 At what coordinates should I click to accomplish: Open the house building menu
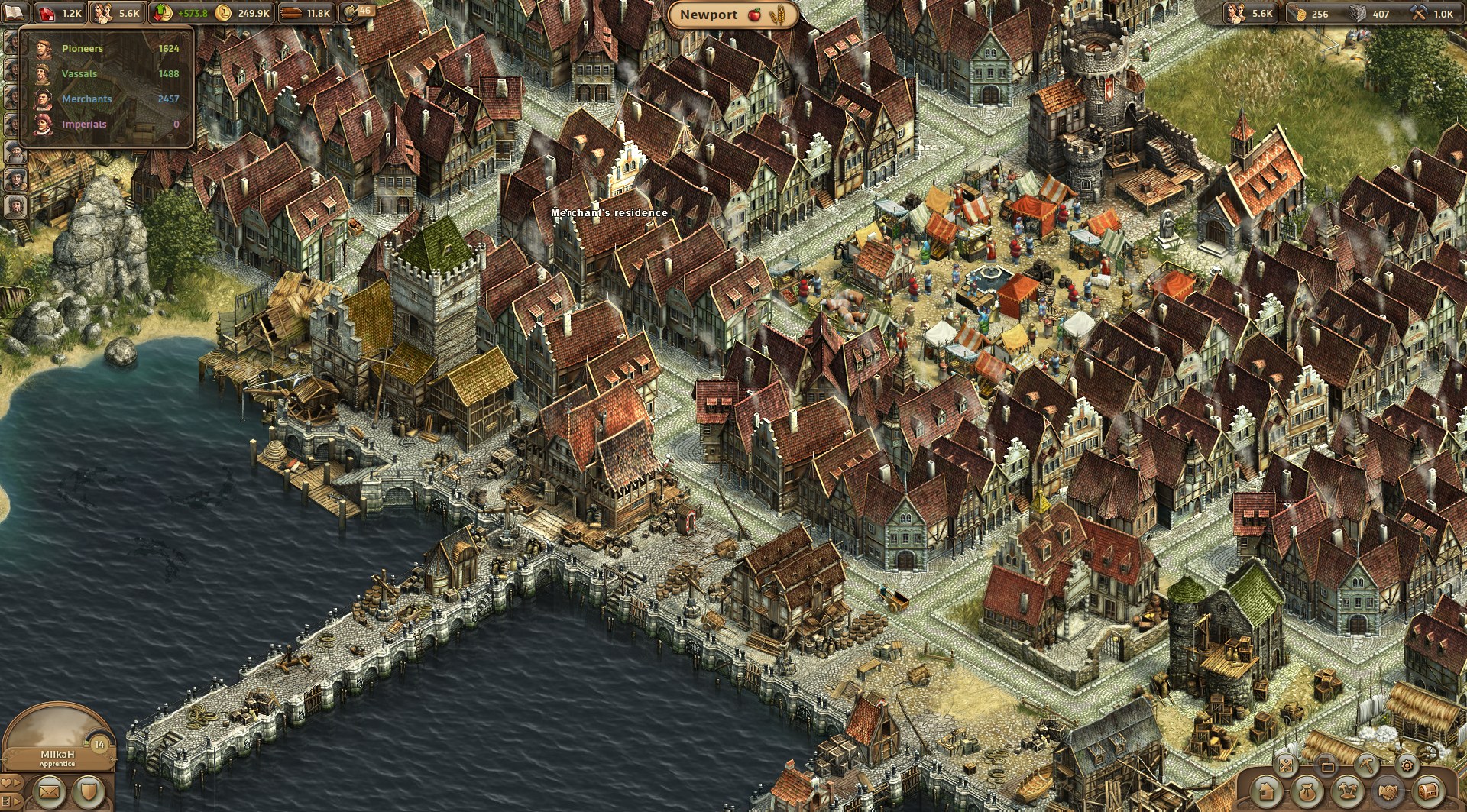click(x=1266, y=792)
